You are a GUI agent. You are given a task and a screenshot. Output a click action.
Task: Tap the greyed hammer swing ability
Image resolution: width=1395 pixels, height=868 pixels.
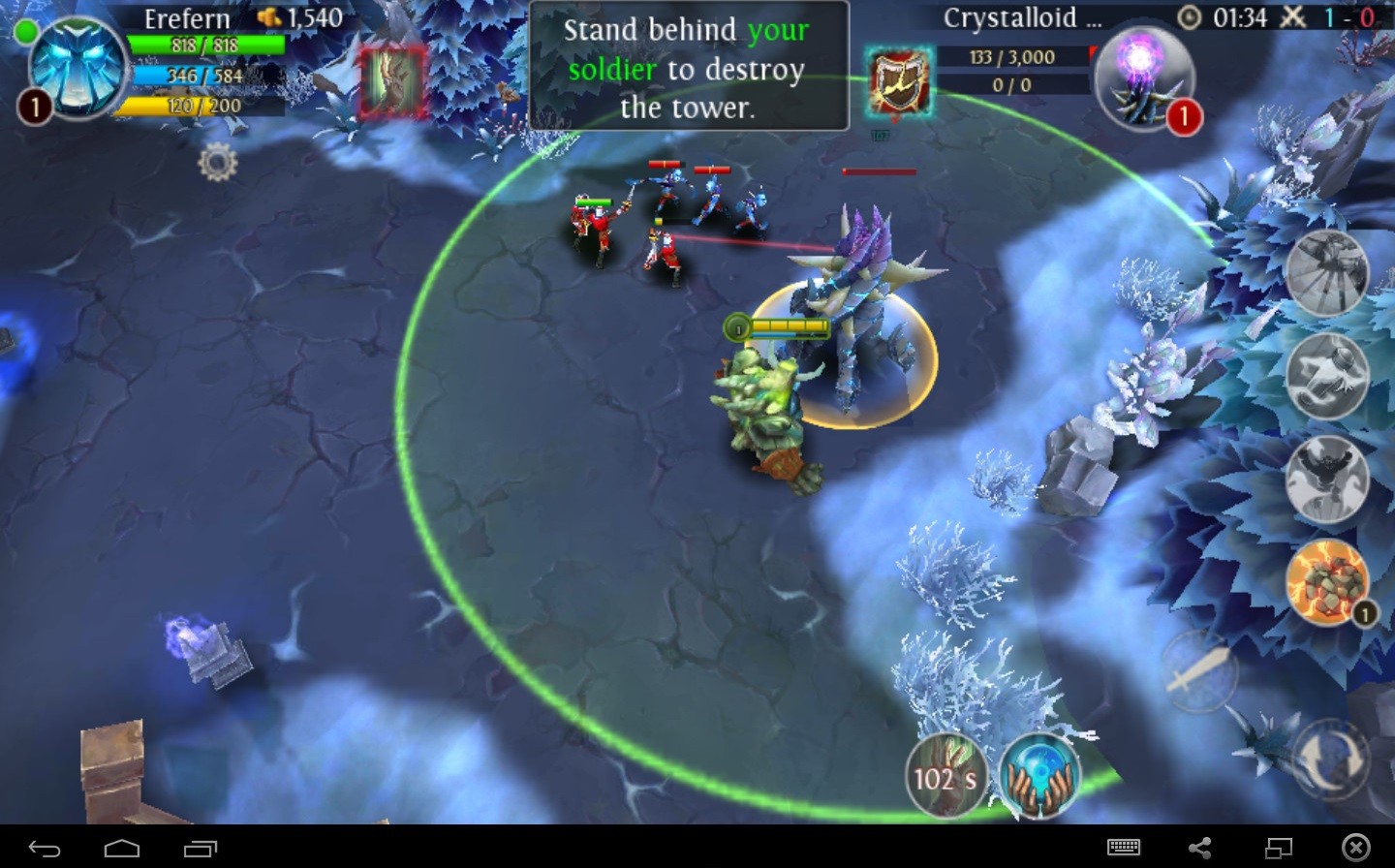coord(1326,375)
